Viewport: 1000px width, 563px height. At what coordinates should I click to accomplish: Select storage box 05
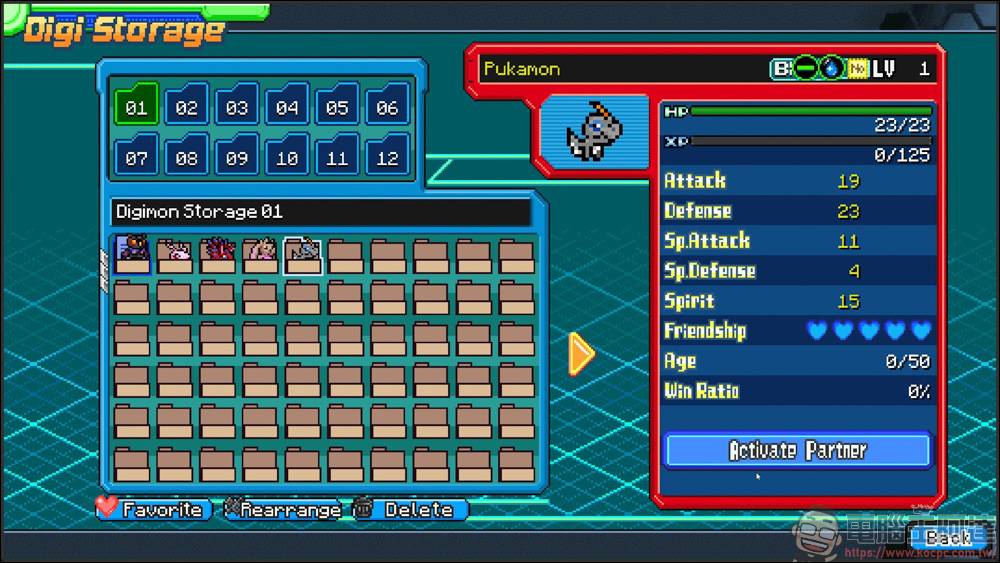coord(337,107)
